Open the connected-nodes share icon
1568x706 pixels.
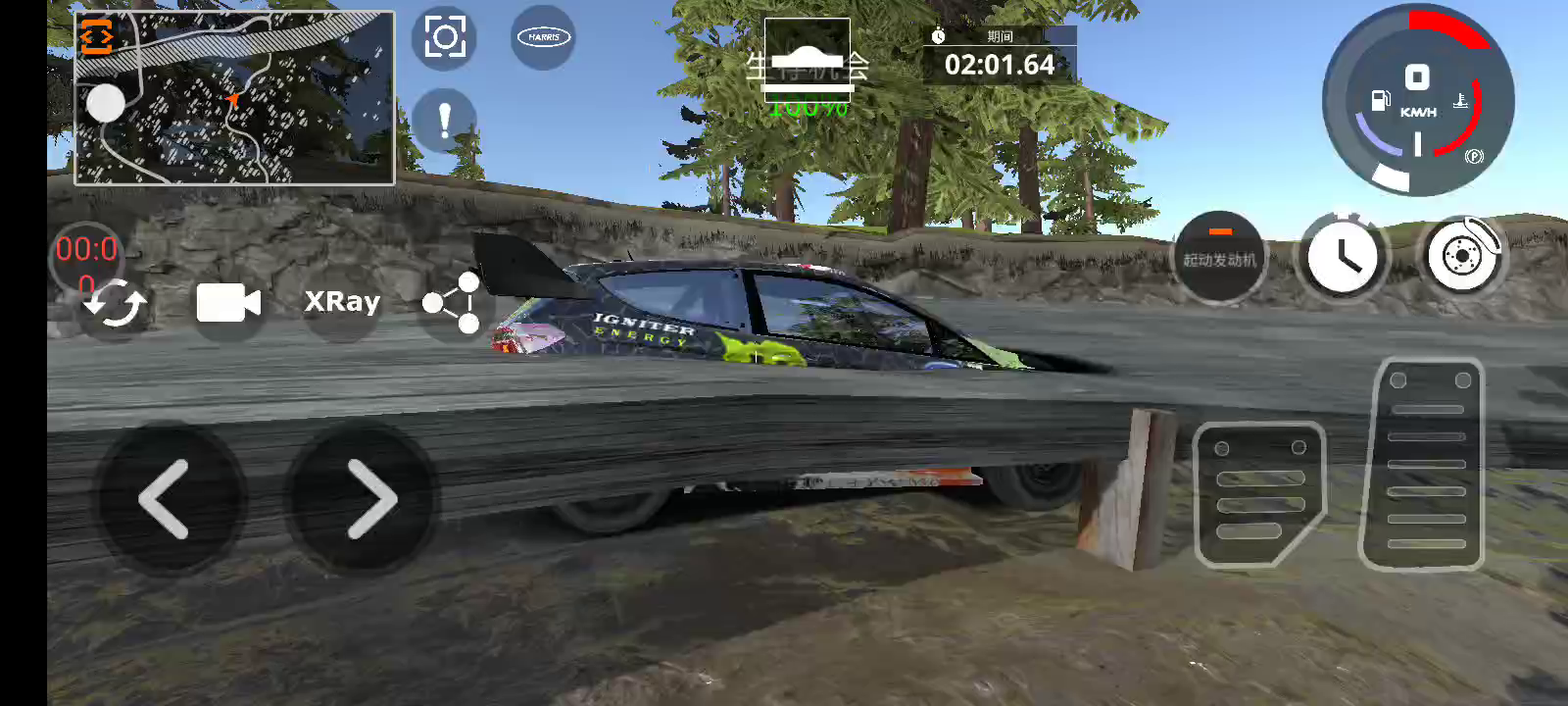(x=452, y=304)
